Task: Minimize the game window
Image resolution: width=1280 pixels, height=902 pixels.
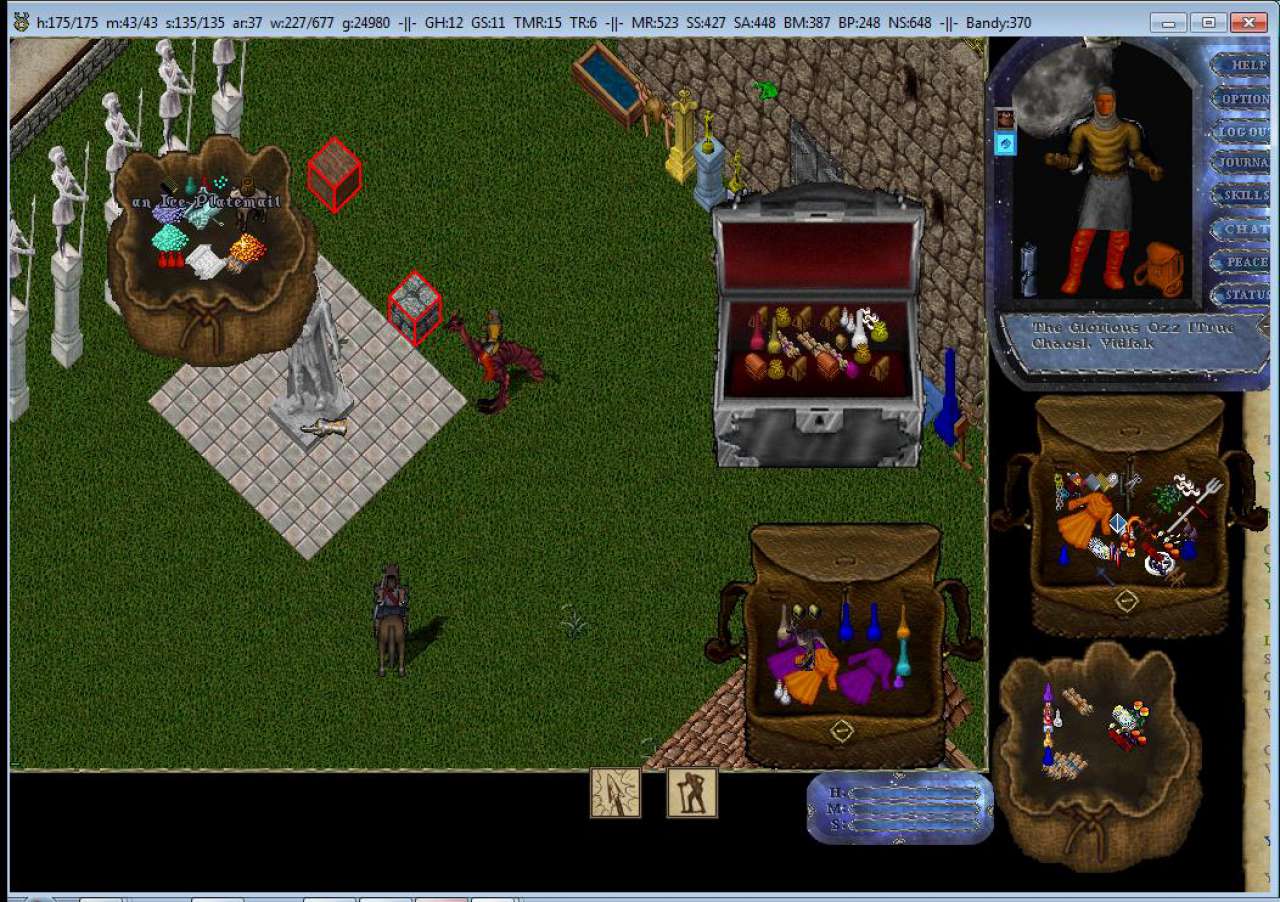Action: tap(1169, 22)
